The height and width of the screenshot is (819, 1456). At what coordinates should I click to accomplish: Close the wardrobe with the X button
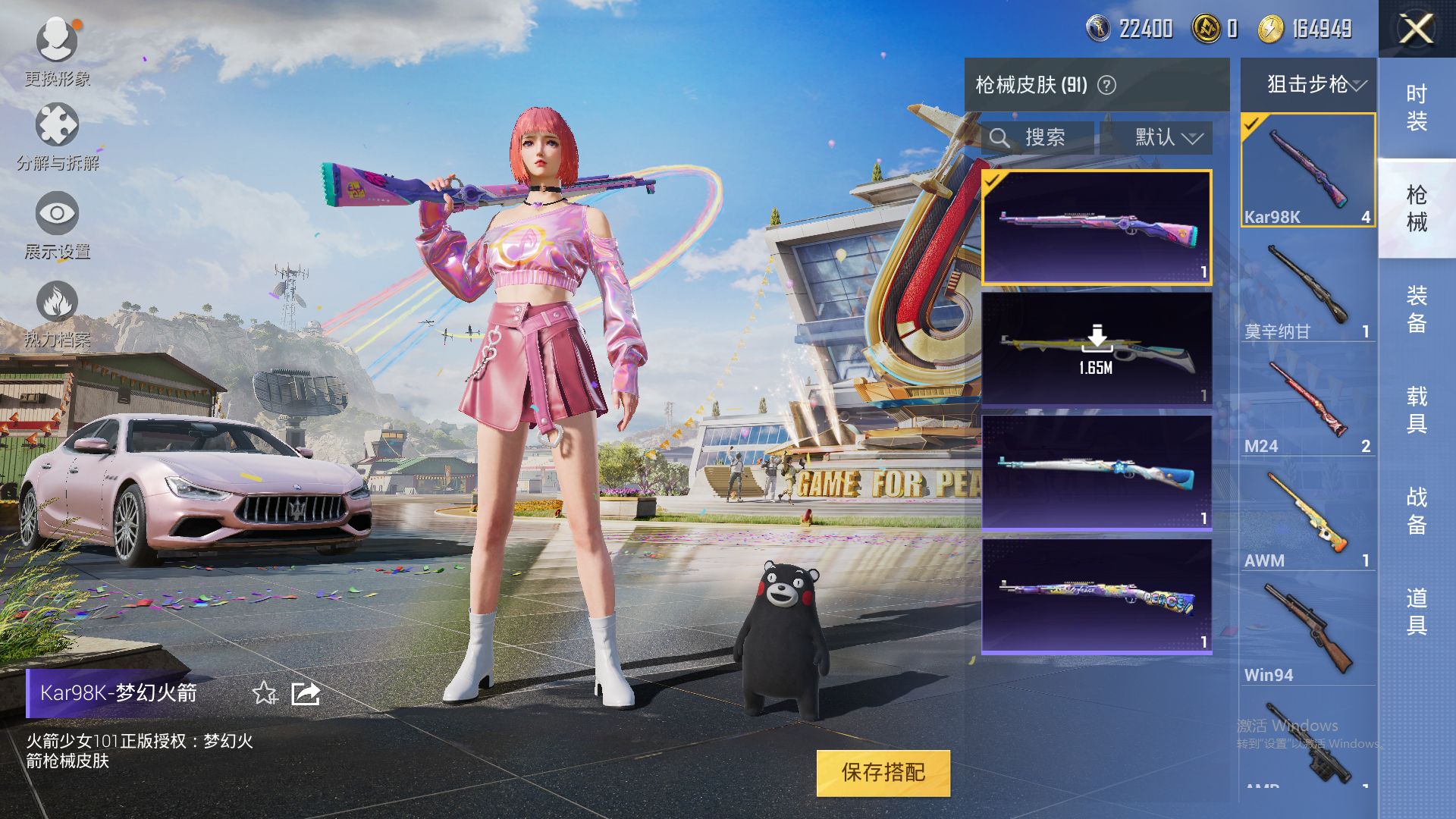click(1415, 30)
